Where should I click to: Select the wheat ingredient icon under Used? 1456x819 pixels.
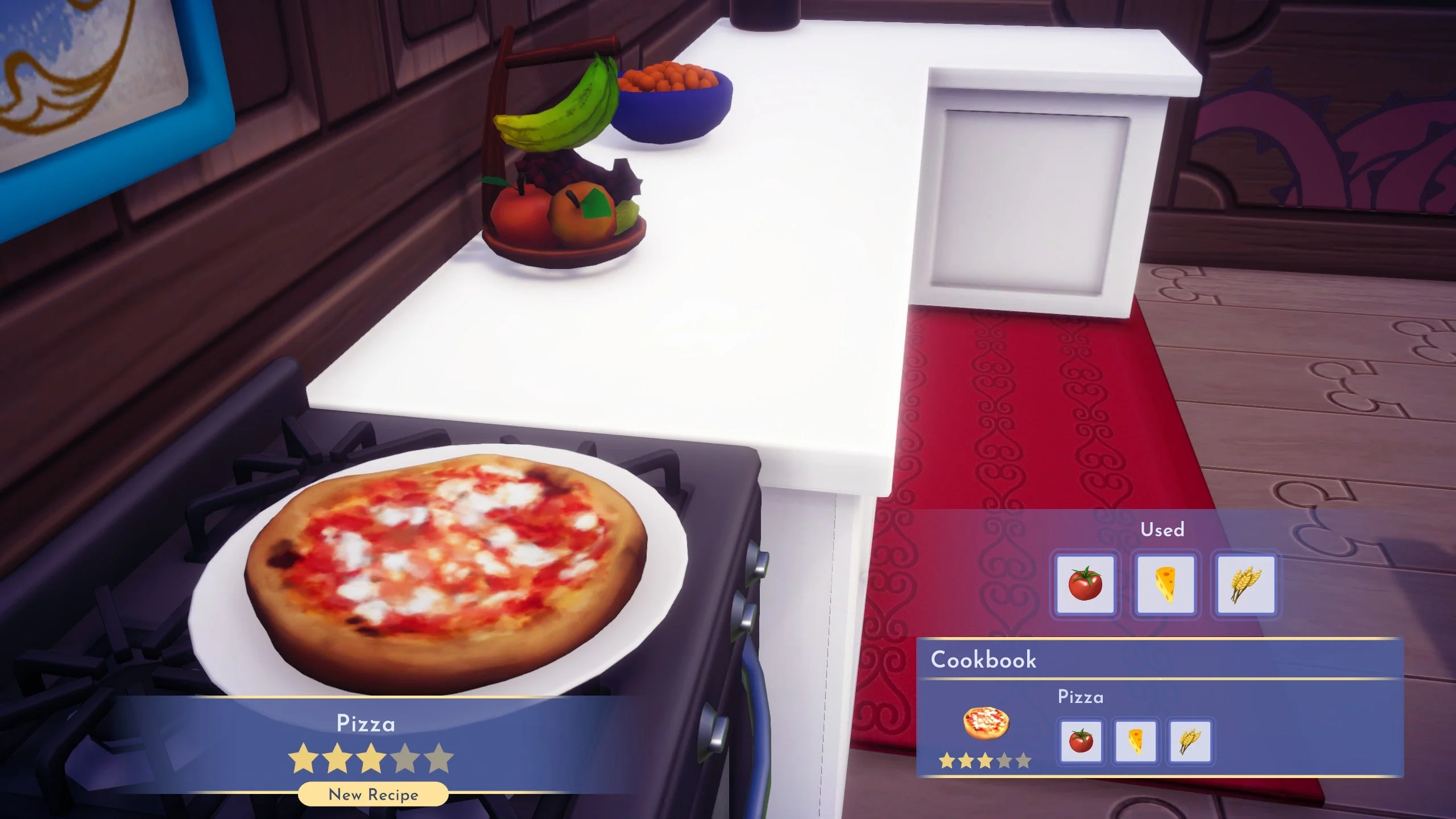[x=1247, y=584]
